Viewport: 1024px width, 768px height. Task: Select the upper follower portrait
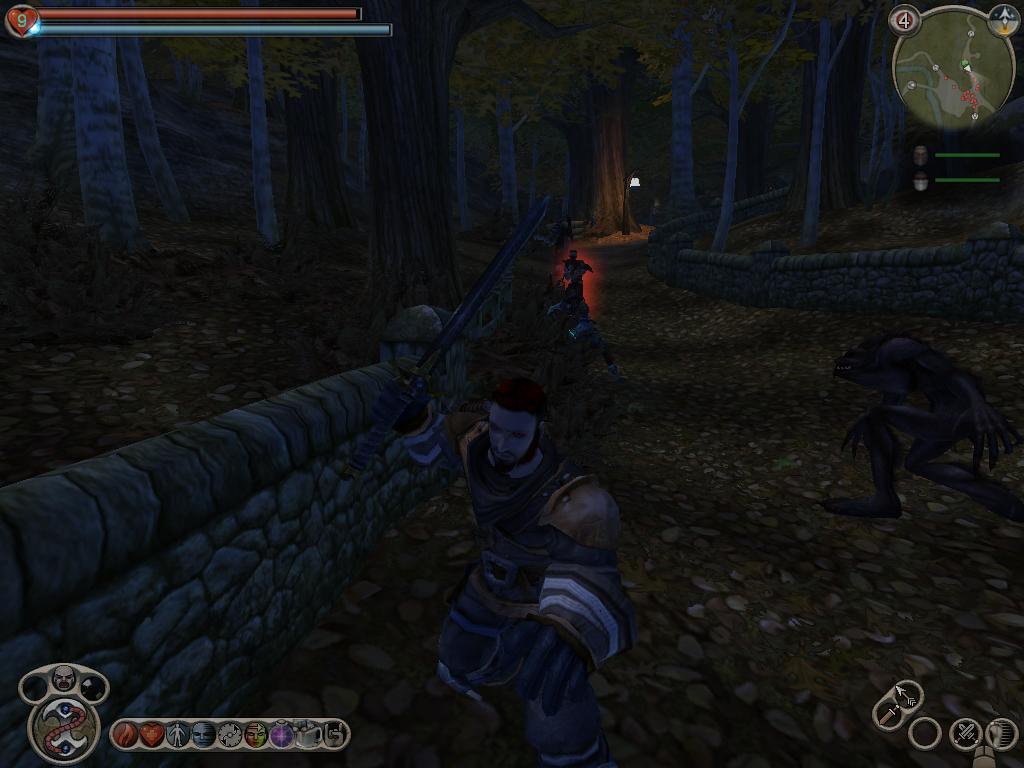[921, 155]
